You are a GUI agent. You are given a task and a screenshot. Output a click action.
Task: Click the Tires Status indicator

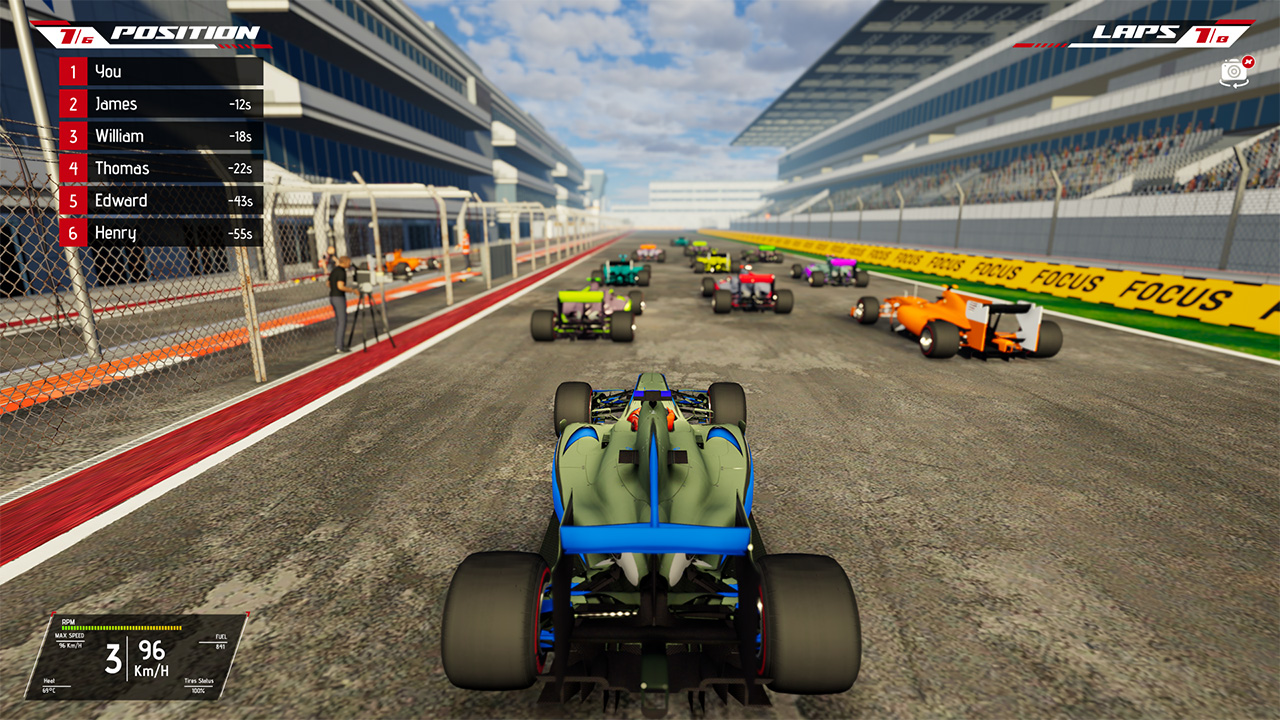[199, 686]
